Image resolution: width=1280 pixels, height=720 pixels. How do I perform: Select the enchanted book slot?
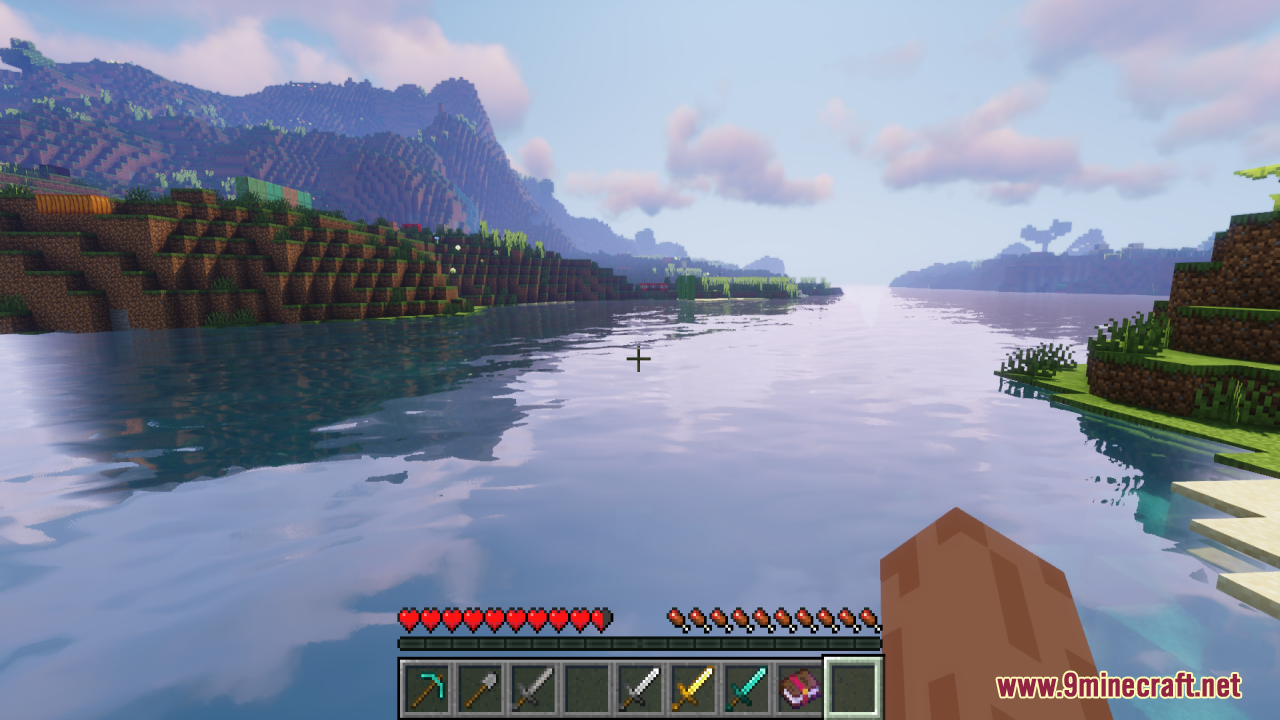point(798,688)
